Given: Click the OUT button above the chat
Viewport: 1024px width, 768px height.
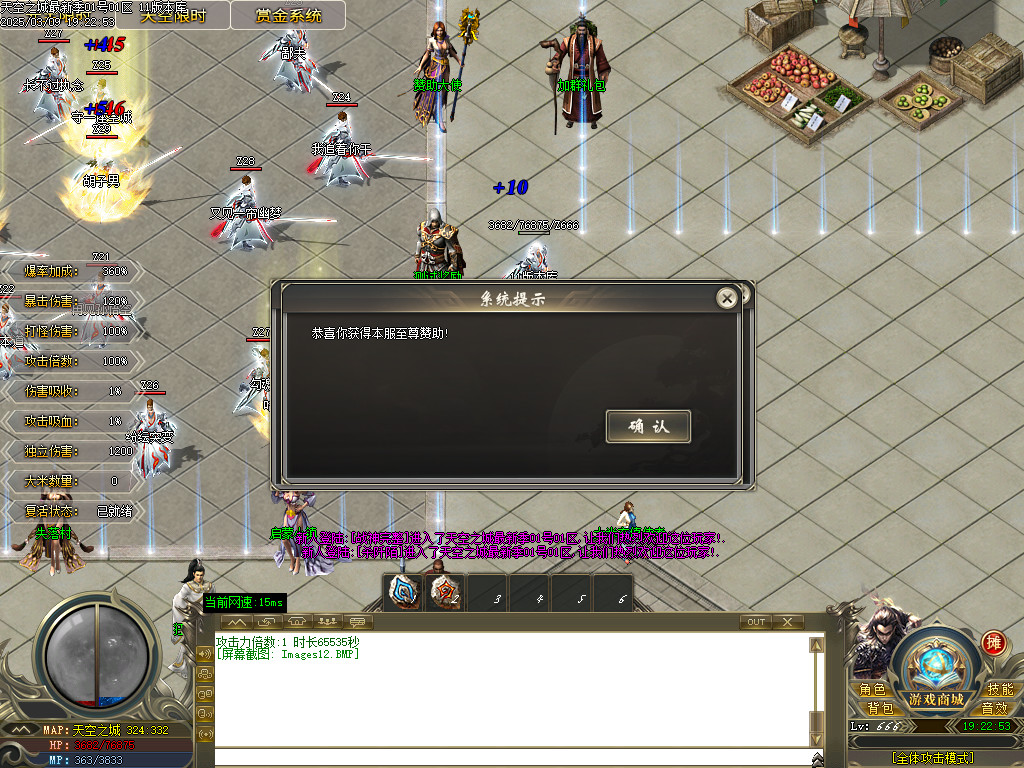Looking at the screenshot, I should coord(756,622).
